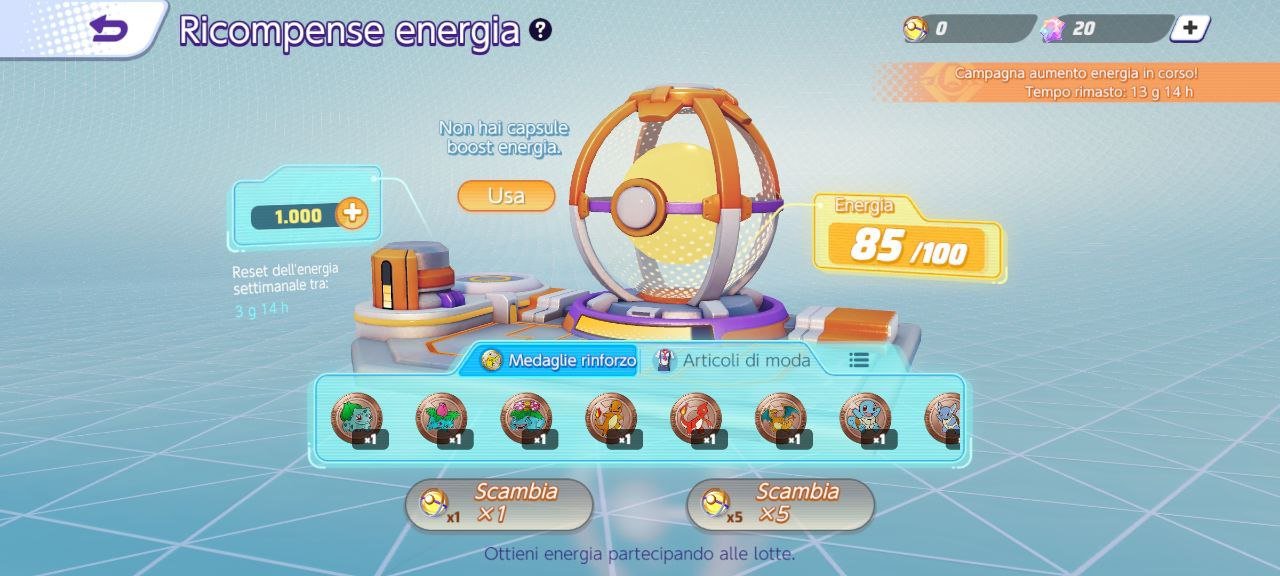Switch to the Medaglie rinforzo tab
Image resolution: width=1280 pixels, height=576 pixels.
[559, 360]
